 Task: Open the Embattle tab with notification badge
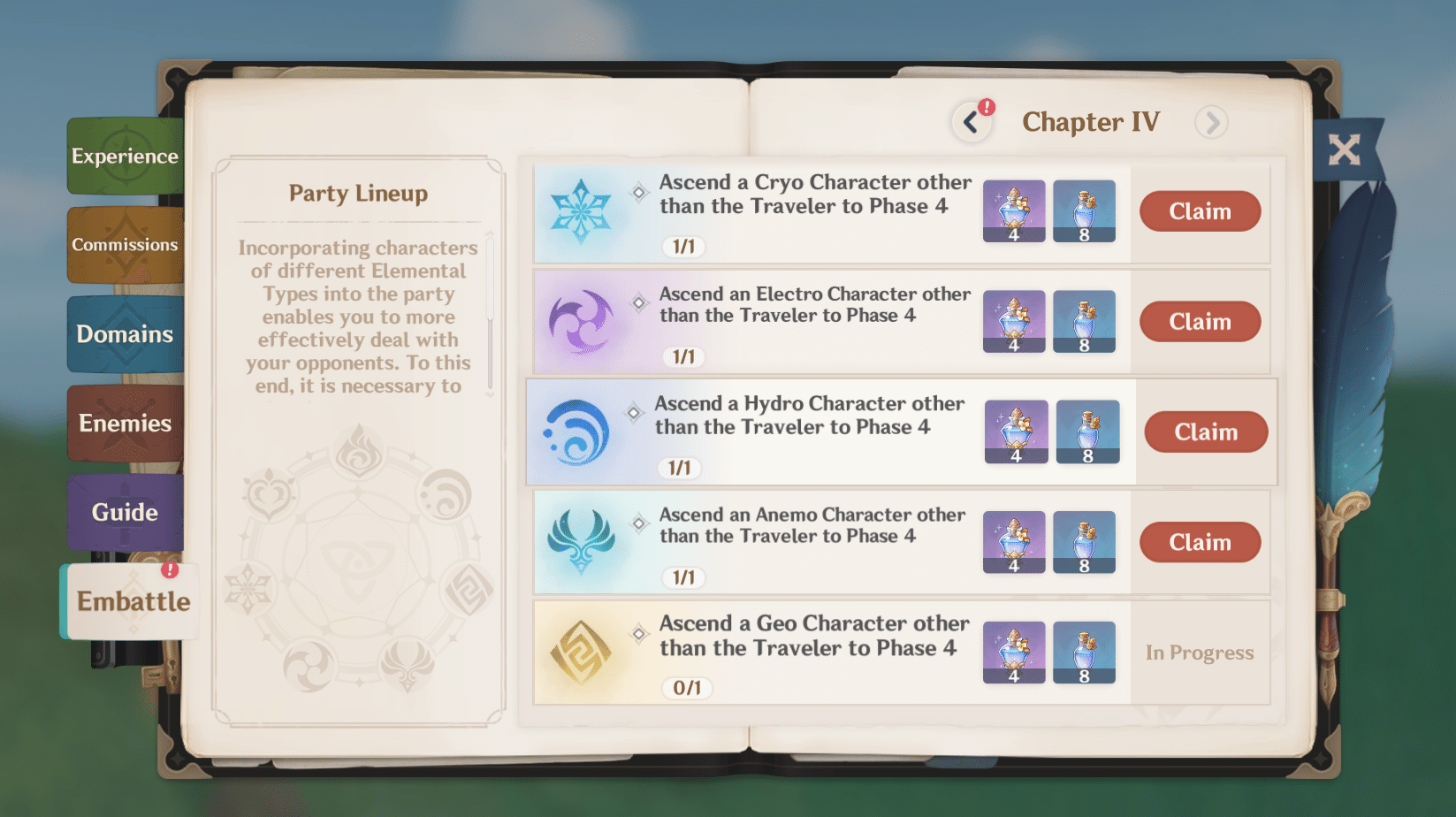pos(133,601)
